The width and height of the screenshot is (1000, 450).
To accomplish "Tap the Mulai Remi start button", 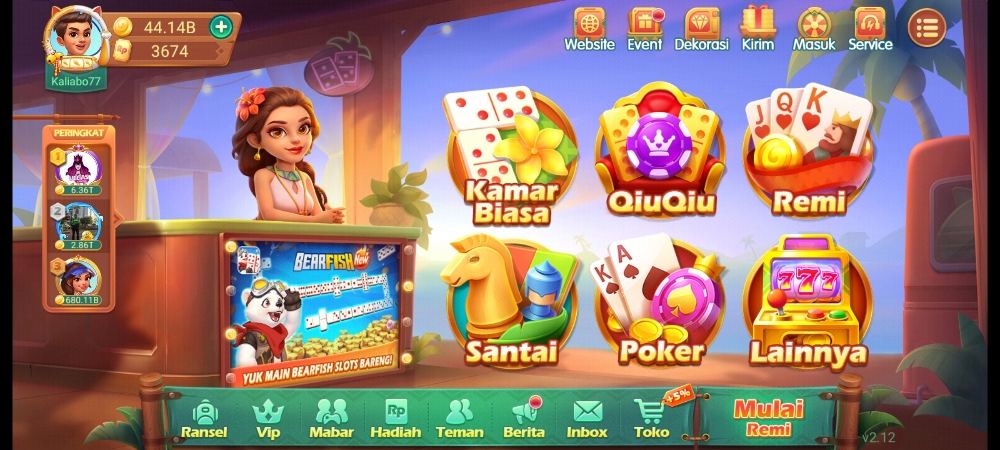I will point(768,417).
